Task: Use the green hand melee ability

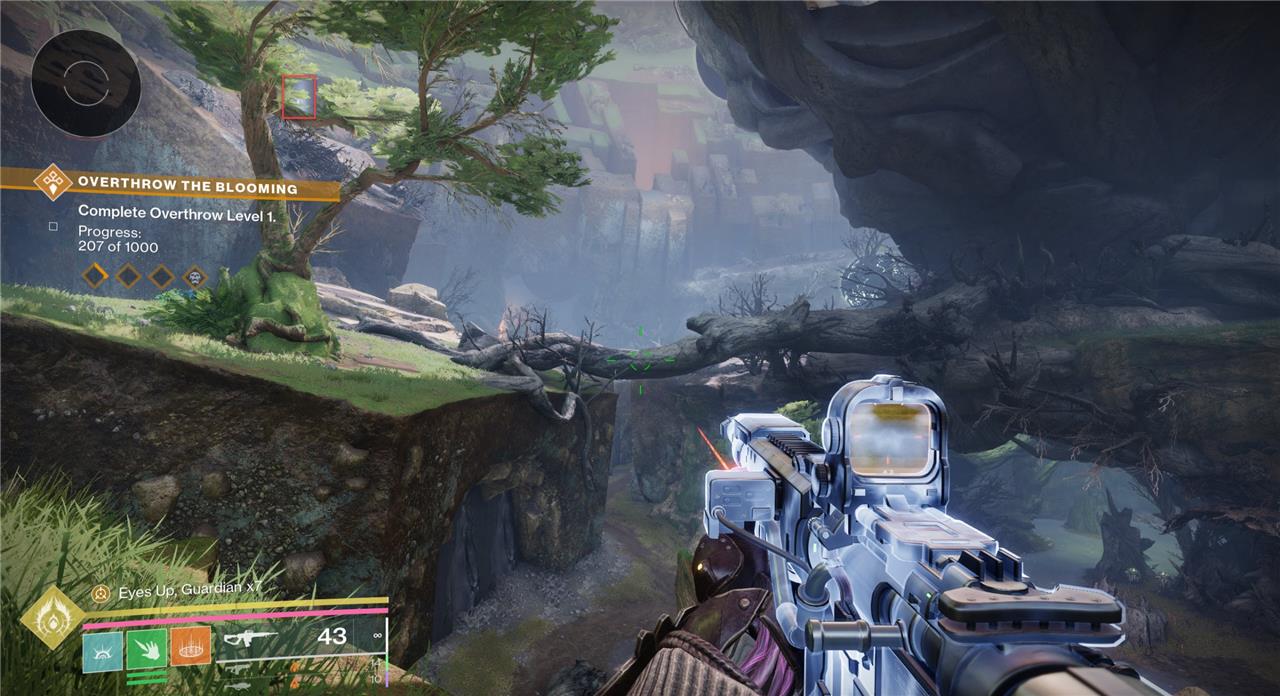Action: [x=146, y=650]
